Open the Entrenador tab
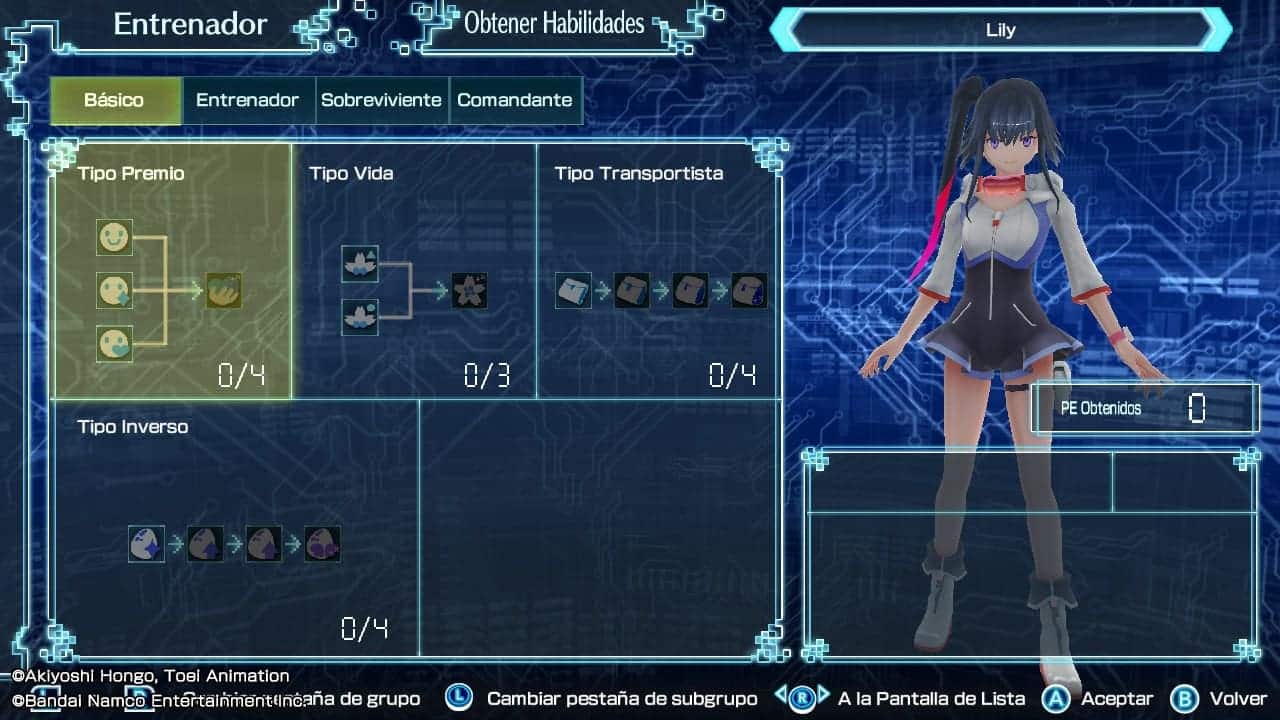 point(247,100)
